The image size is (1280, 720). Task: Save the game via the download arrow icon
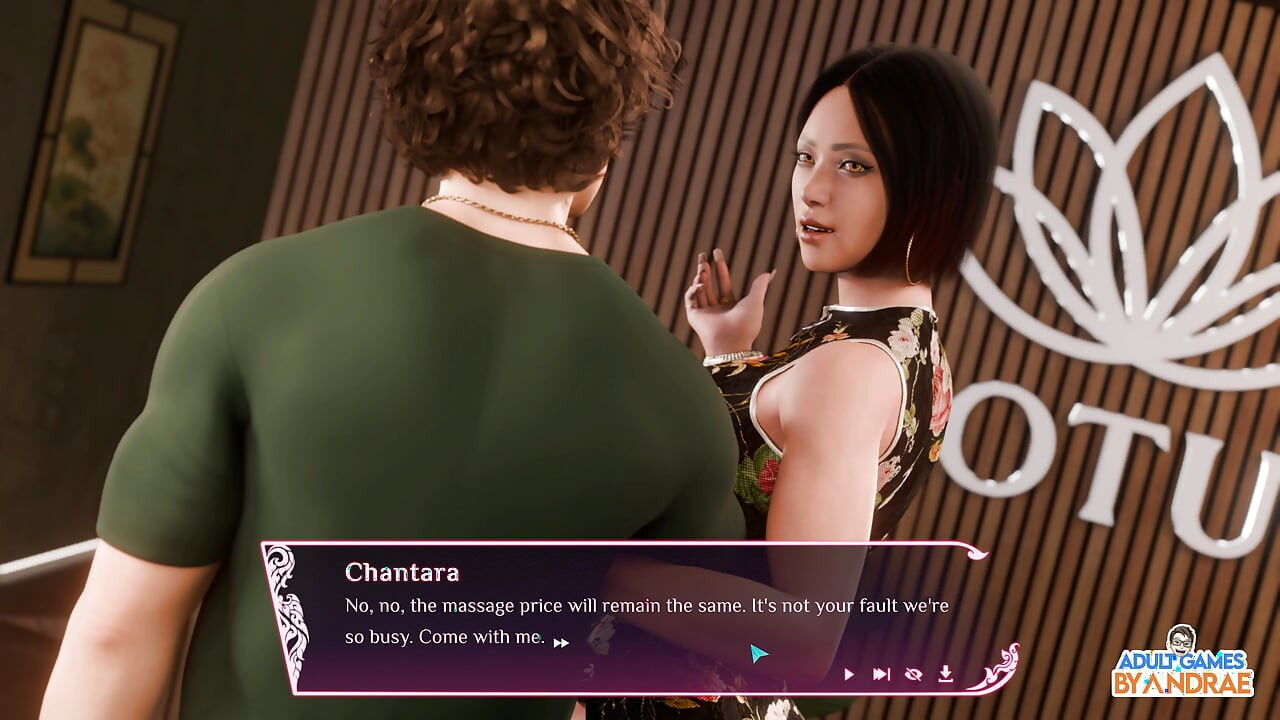coord(945,675)
